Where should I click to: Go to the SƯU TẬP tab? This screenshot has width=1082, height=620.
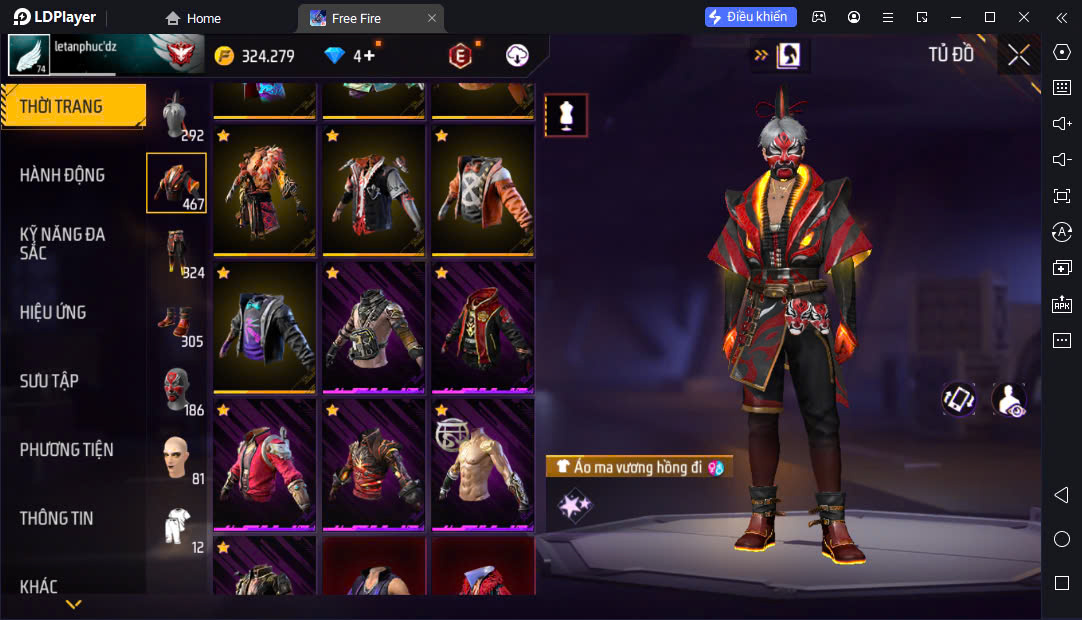point(49,381)
